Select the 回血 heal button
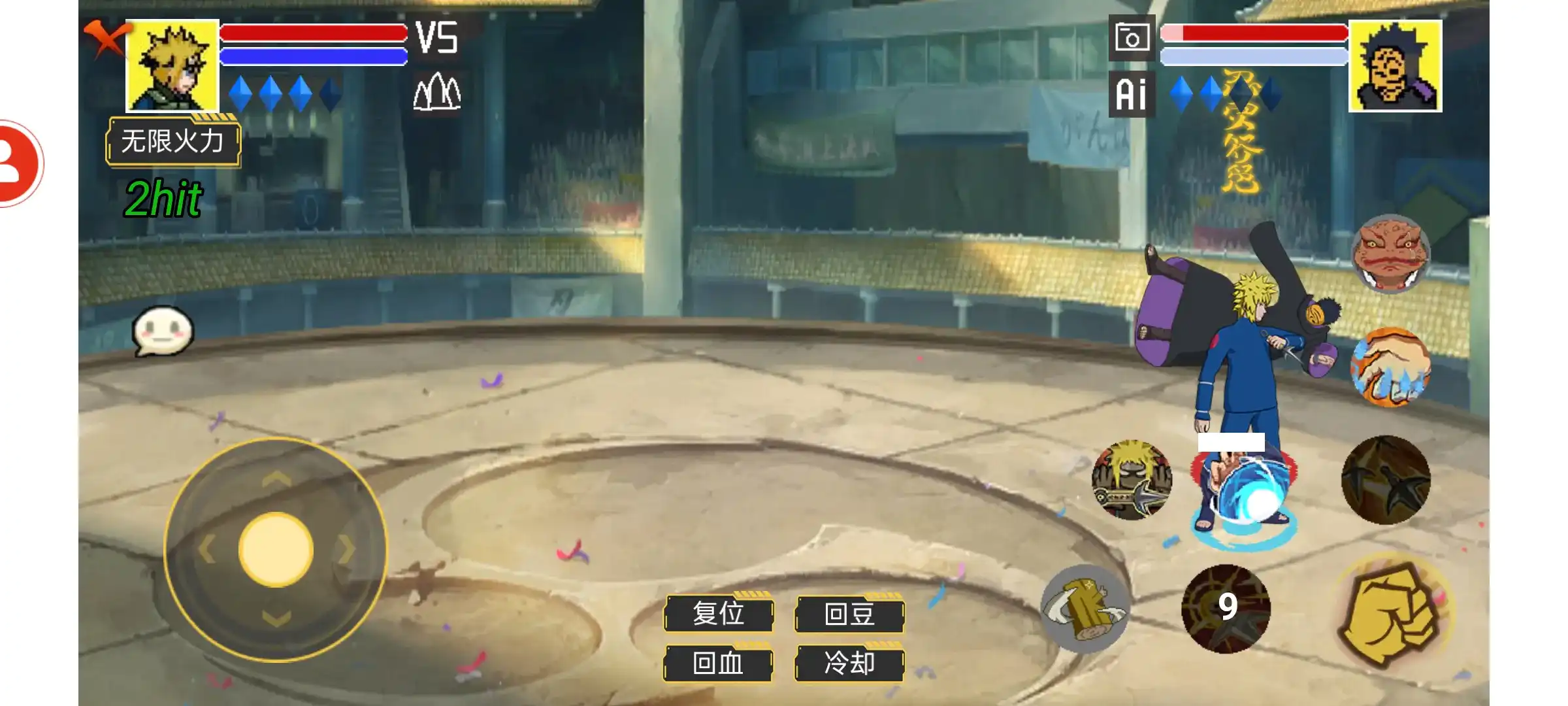Viewport: 1568px width, 706px height. 719,664
